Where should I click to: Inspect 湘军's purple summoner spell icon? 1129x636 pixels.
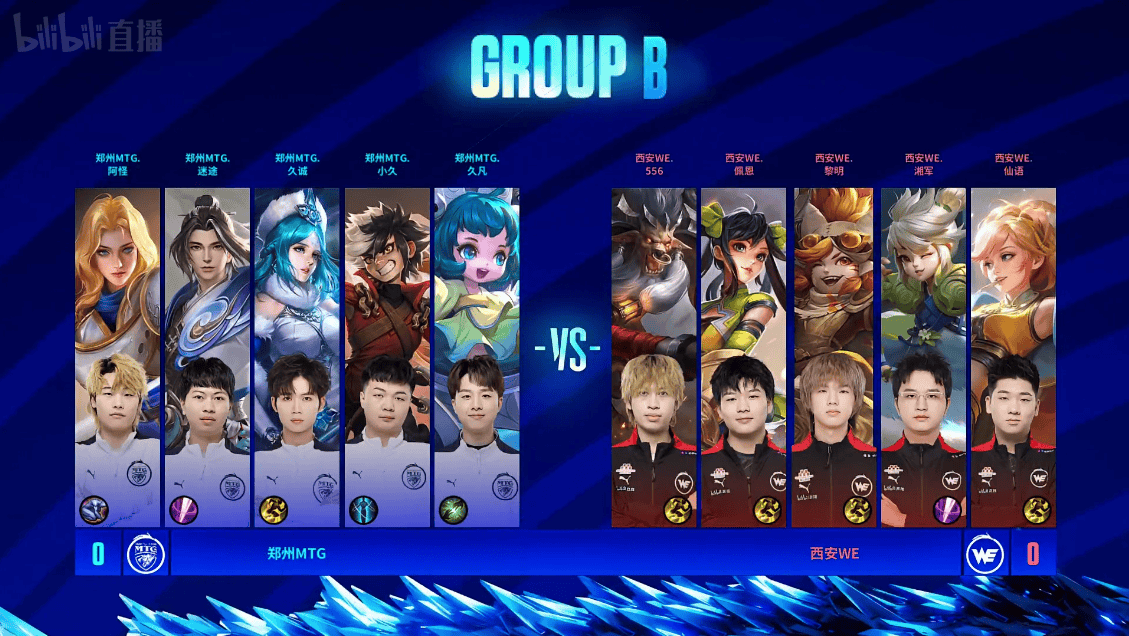tap(946, 510)
